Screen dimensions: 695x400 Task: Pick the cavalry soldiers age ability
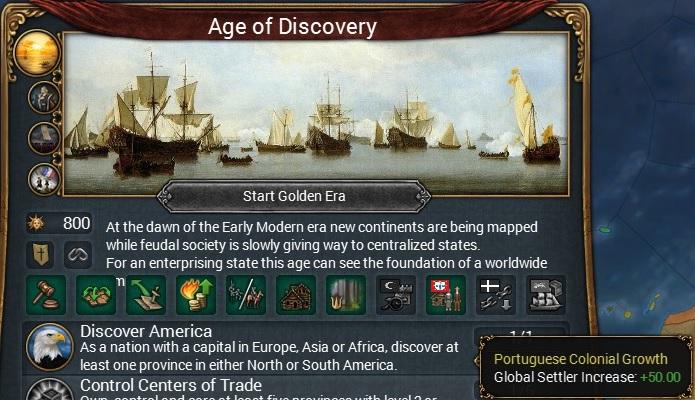pos(246,295)
